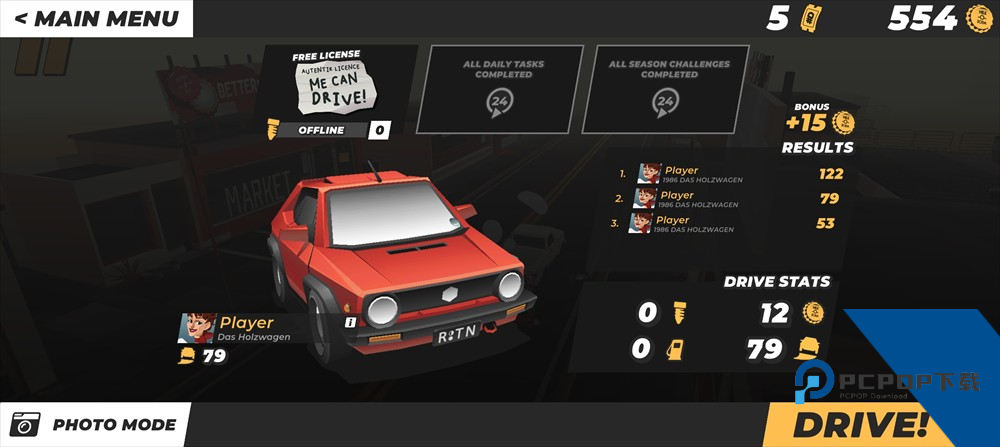Open the coin balance counter
The image size is (1000, 447).
point(937,18)
